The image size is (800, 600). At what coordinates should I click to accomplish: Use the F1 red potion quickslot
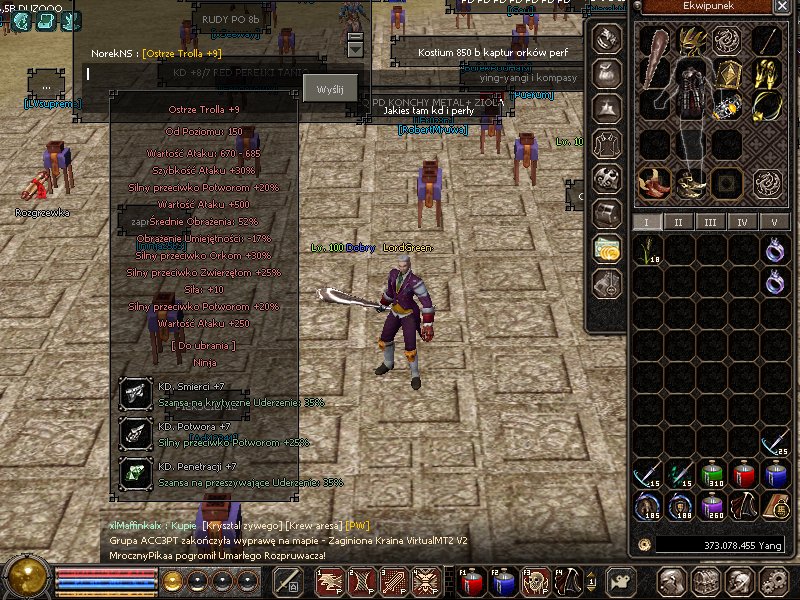click(x=470, y=581)
